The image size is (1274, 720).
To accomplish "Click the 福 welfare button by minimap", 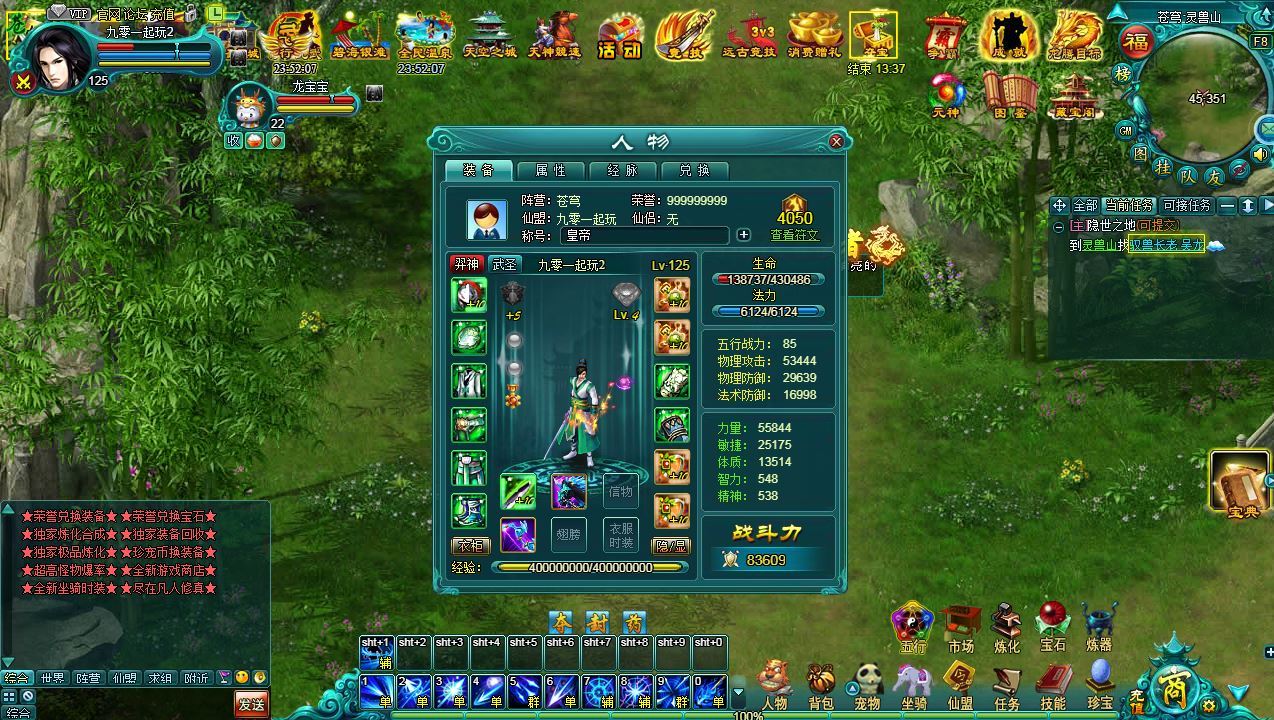I will (1135, 42).
